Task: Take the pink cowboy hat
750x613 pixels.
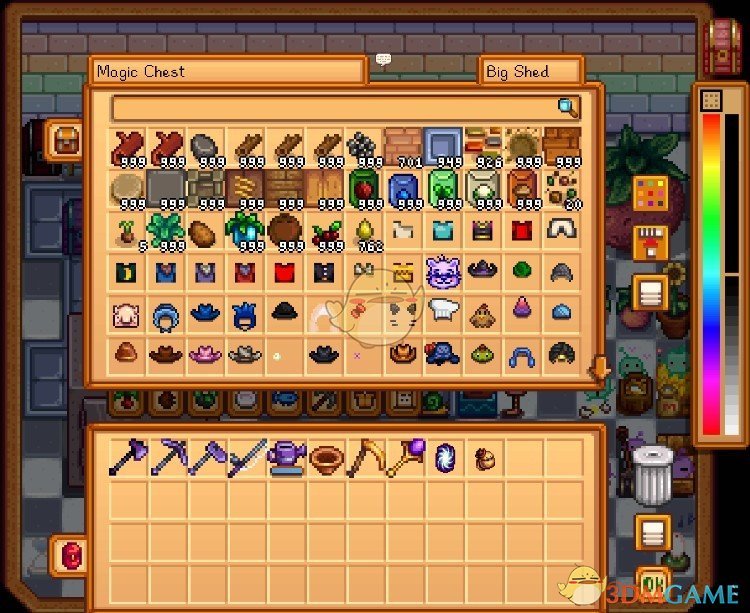Action: coord(204,352)
